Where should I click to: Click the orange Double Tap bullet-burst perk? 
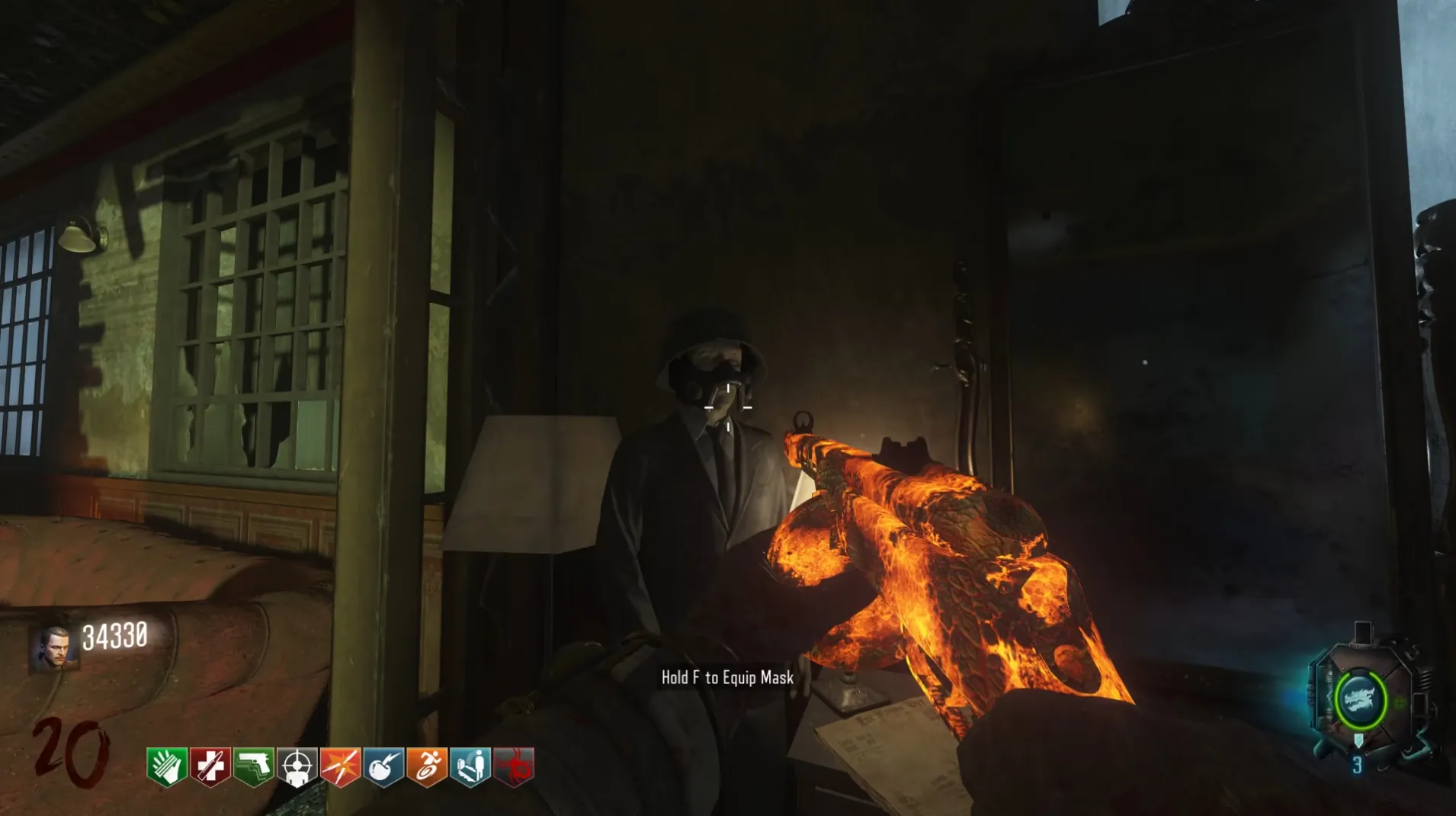click(x=340, y=766)
